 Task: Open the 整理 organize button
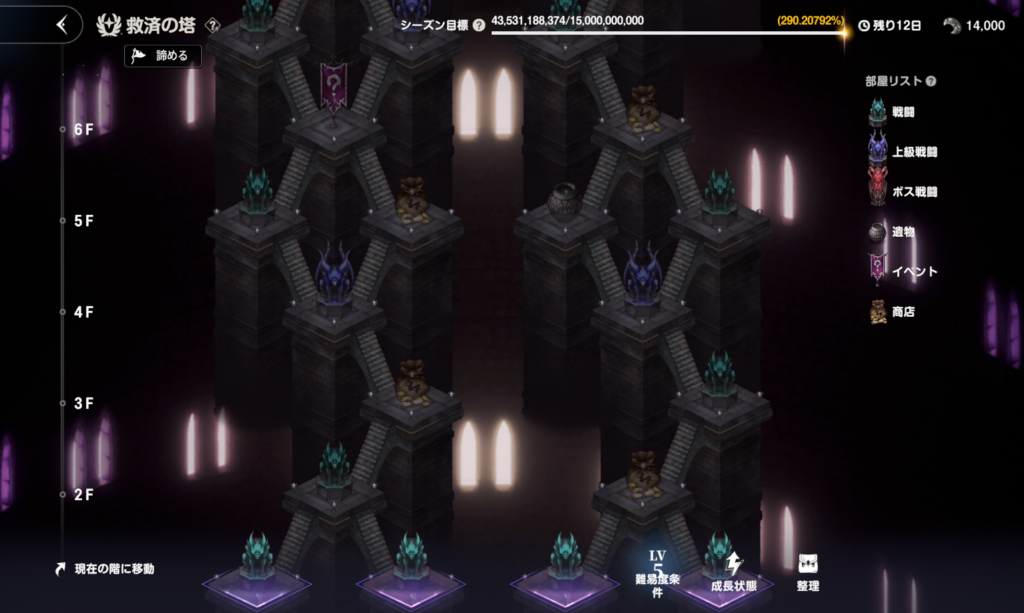point(808,572)
